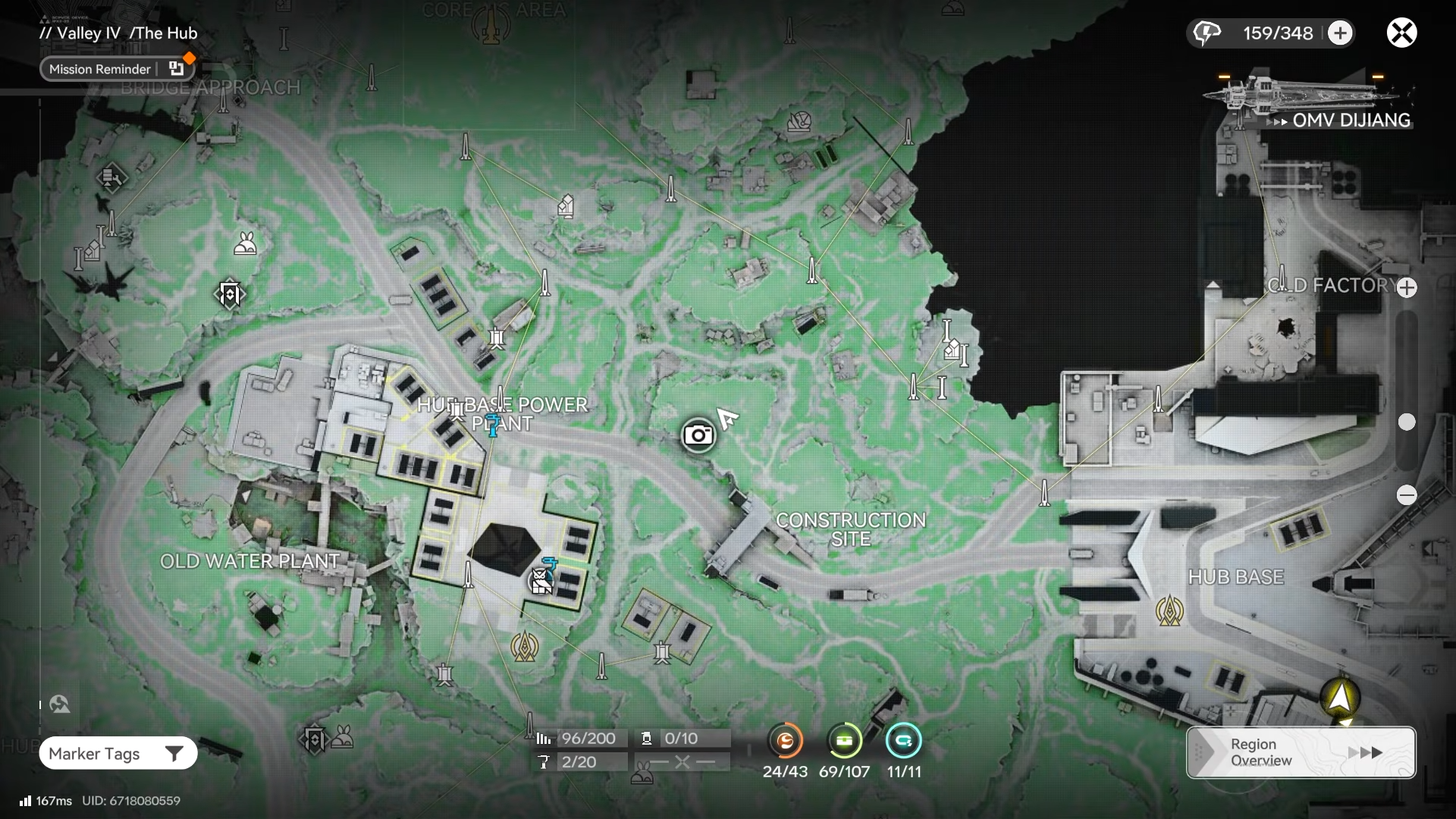
Task: Select the golden emblem marker below Power Plant
Action: (525, 646)
